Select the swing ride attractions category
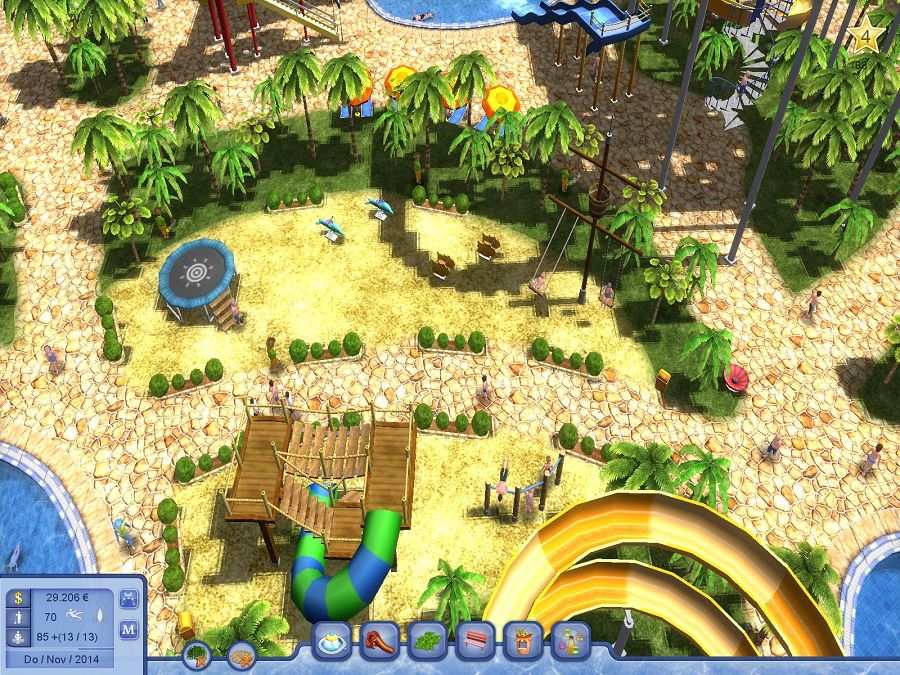The height and width of the screenshot is (675, 900). click(x=571, y=640)
